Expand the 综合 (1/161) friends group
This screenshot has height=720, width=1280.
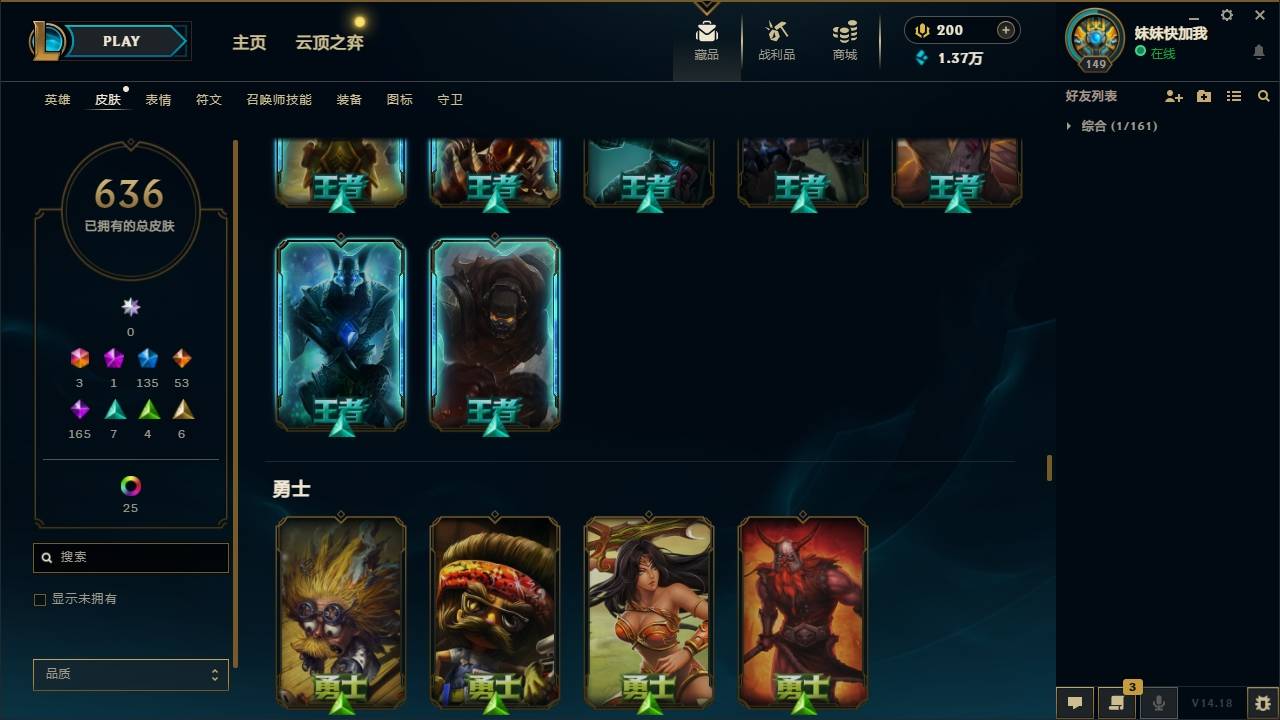pyautogui.click(x=1117, y=126)
